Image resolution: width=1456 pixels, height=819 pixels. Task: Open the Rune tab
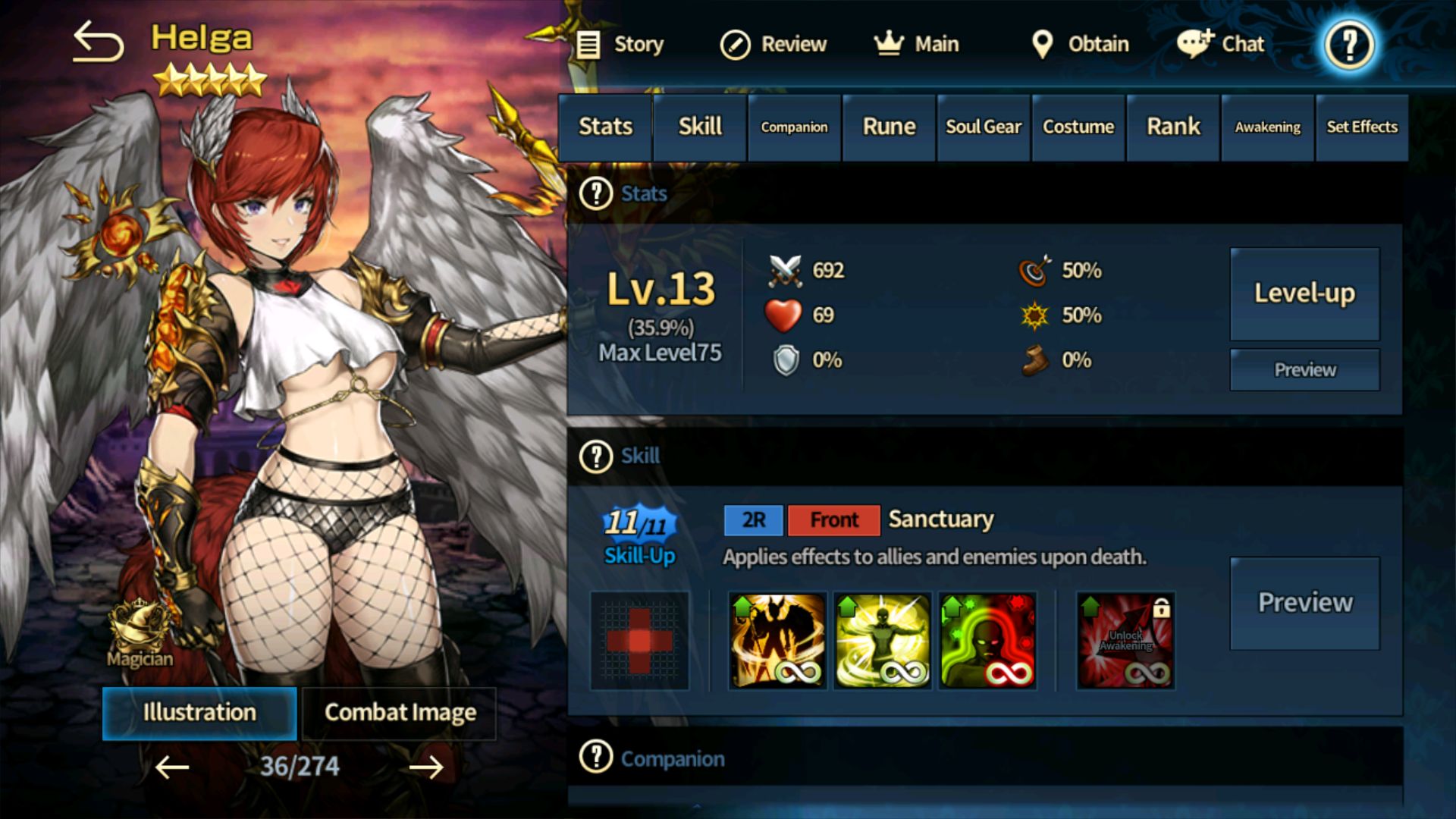[x=888, y=127]
